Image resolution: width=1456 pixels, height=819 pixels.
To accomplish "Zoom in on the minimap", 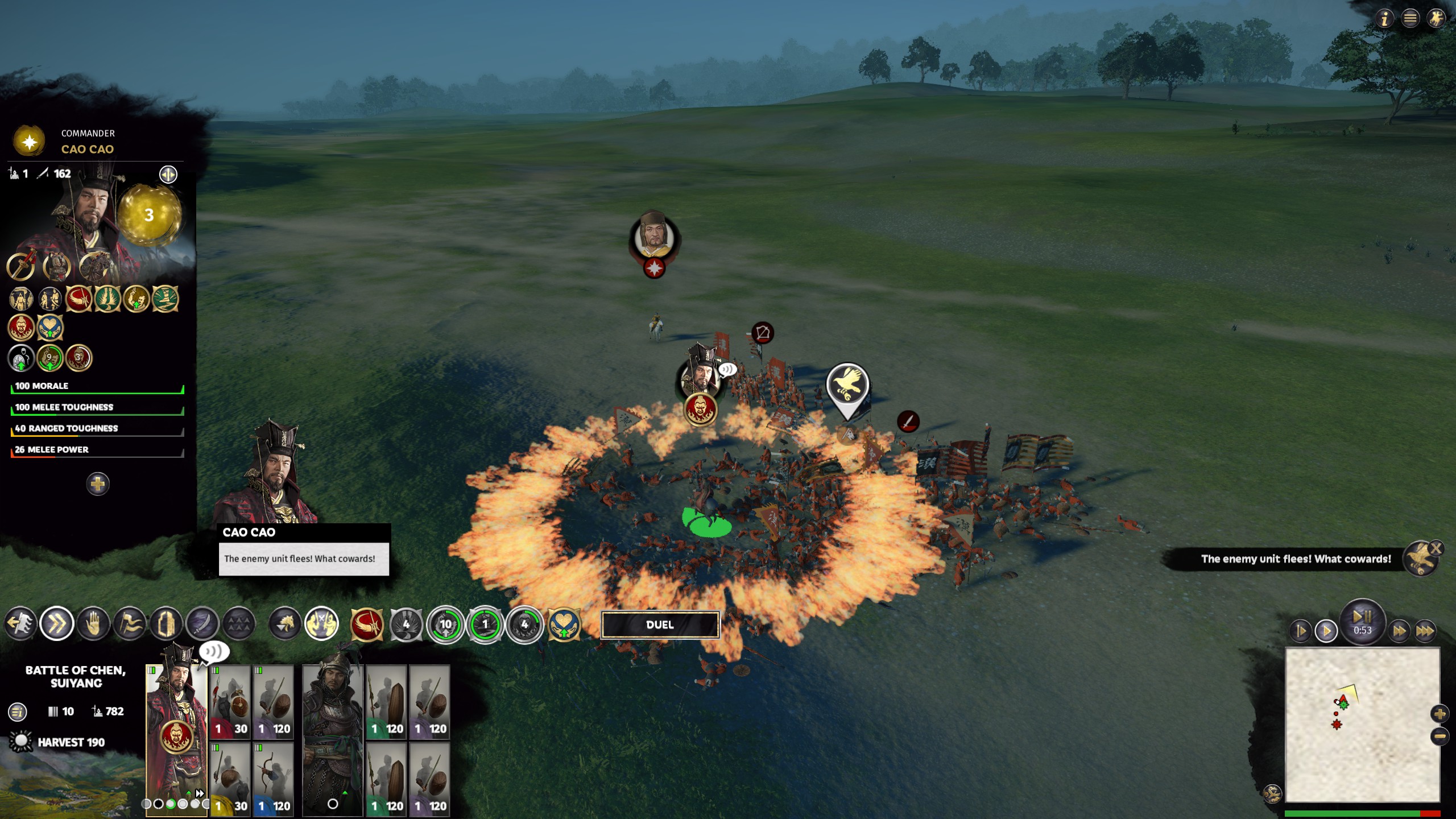I will click(1440, 714).
